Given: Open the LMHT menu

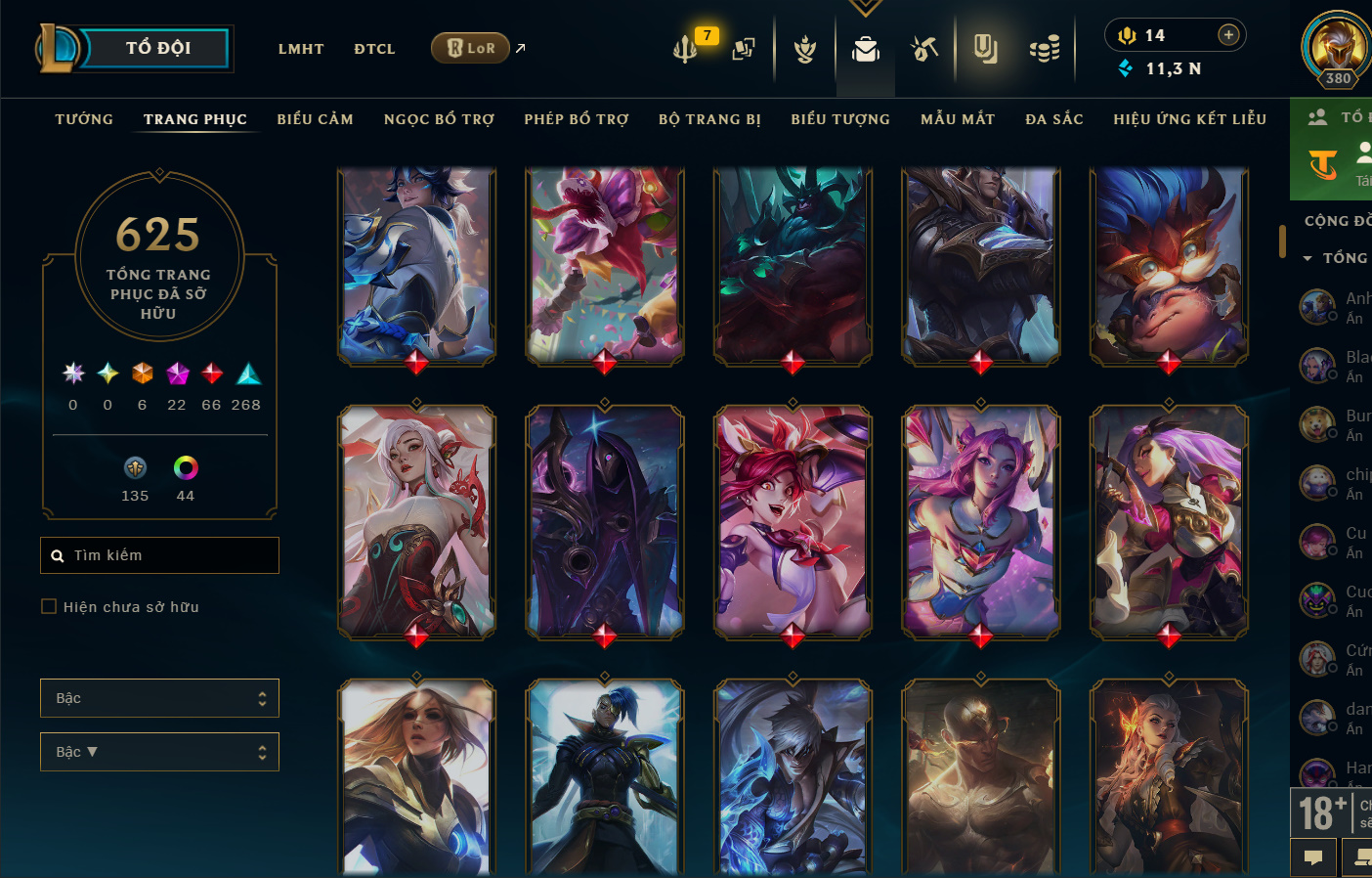Looking at the screenshot, I should (x=301, y=49).
